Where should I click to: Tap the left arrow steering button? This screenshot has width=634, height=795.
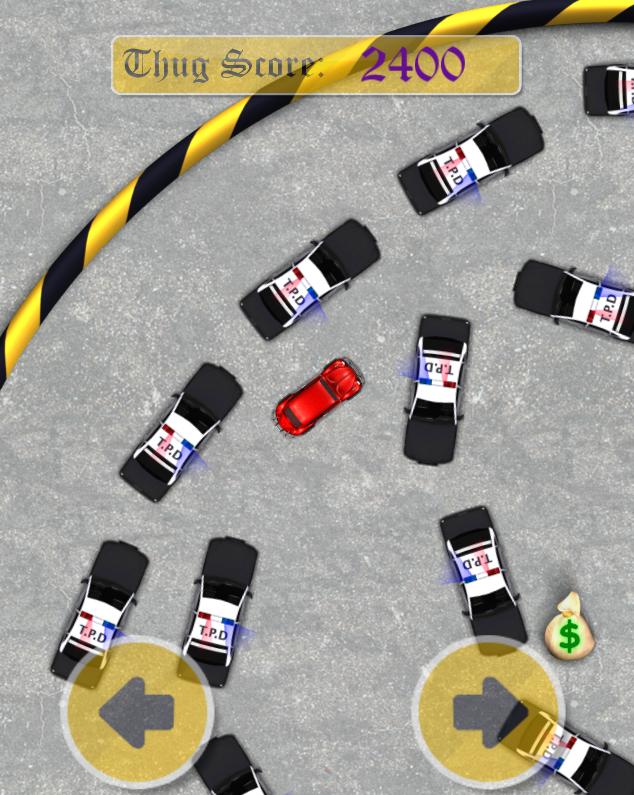pyautogui.click(x=137, y=712)
